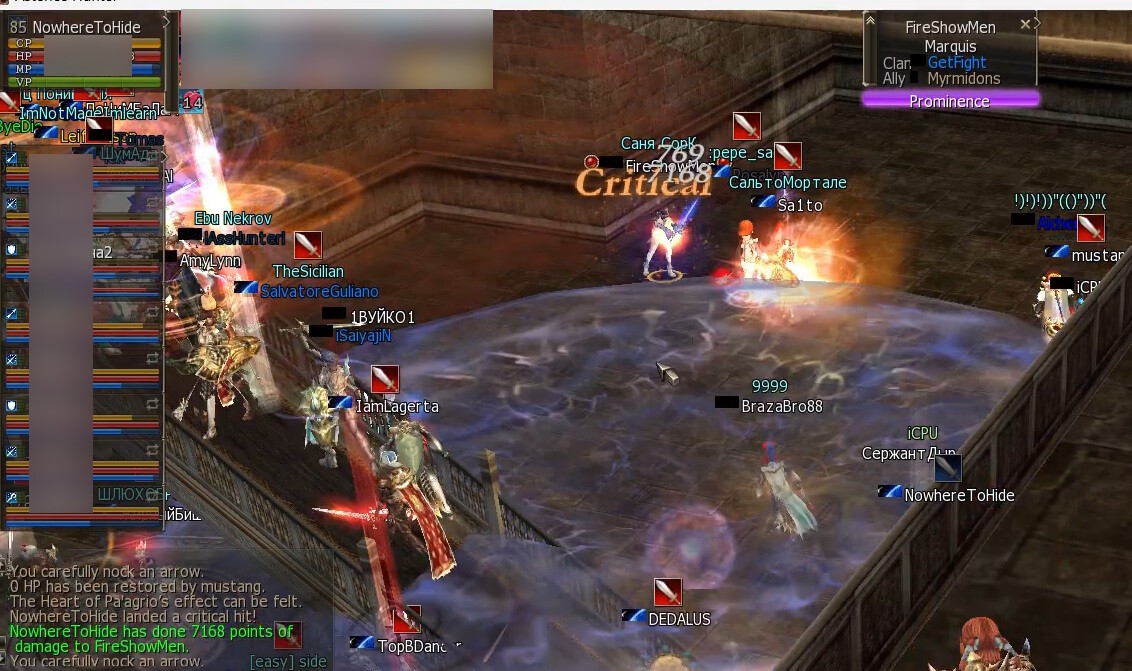
Task: Close the FireShowMen target window
Action: (1025, 24)
